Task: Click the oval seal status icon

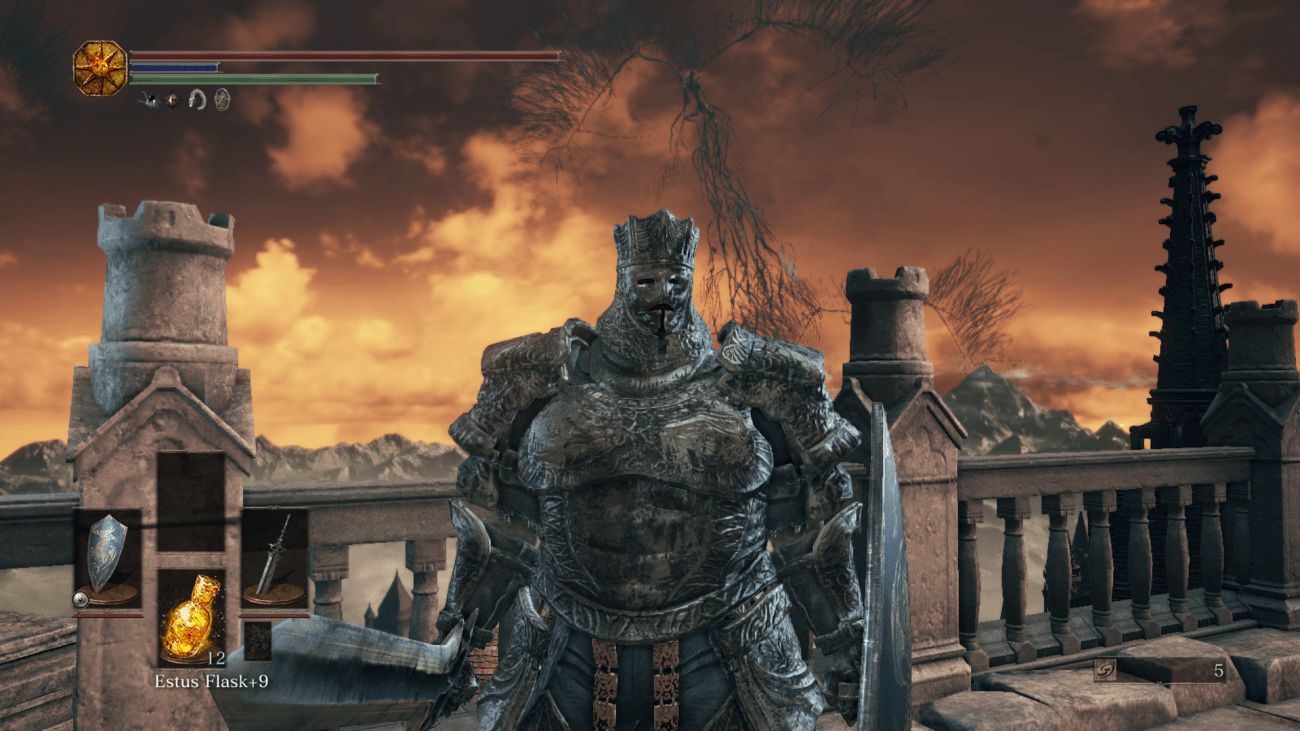Action: (x=221, y=101)
